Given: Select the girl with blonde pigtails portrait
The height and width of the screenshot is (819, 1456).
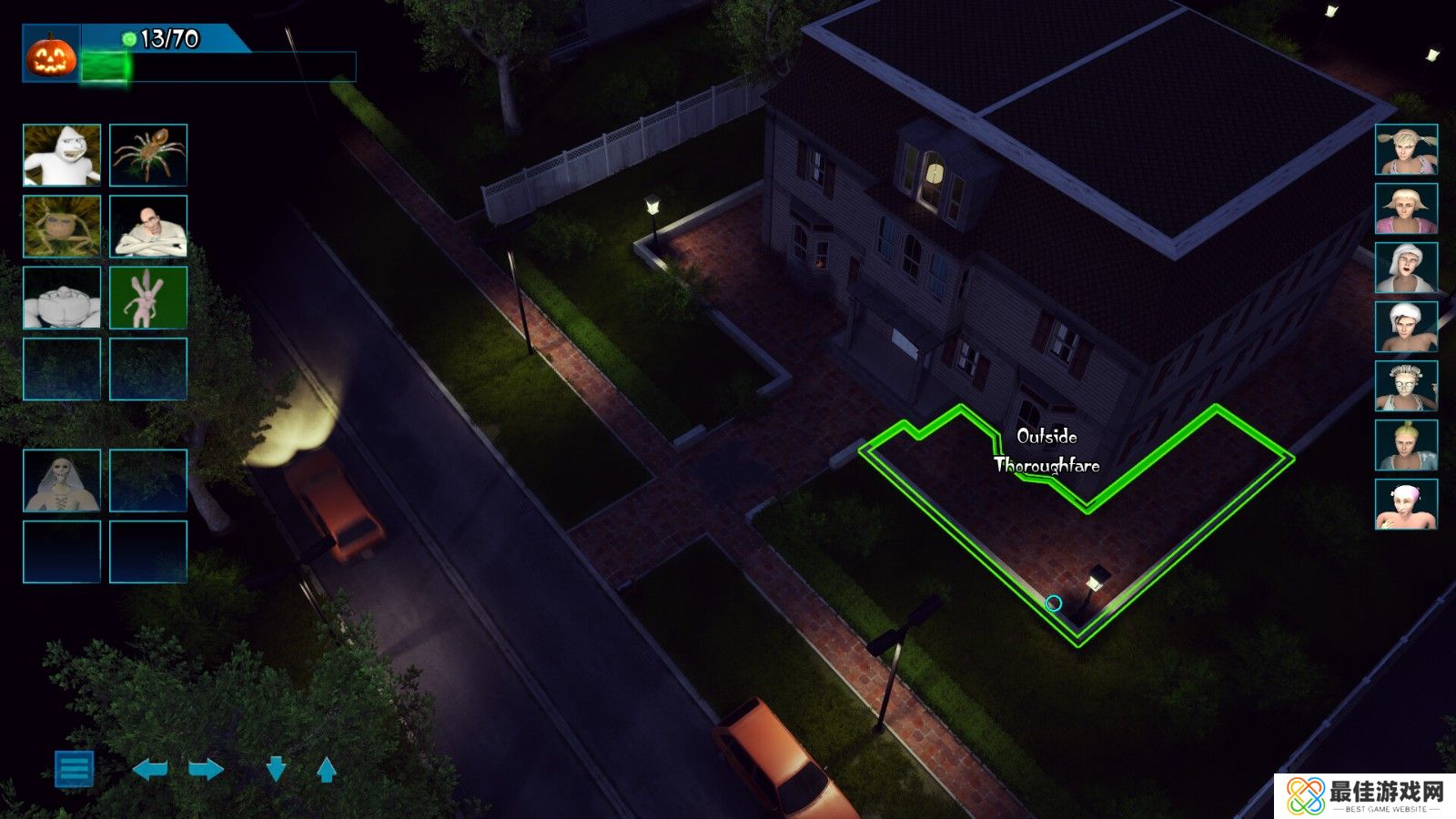Looking at the screenshot, I should click(1406, 149).
